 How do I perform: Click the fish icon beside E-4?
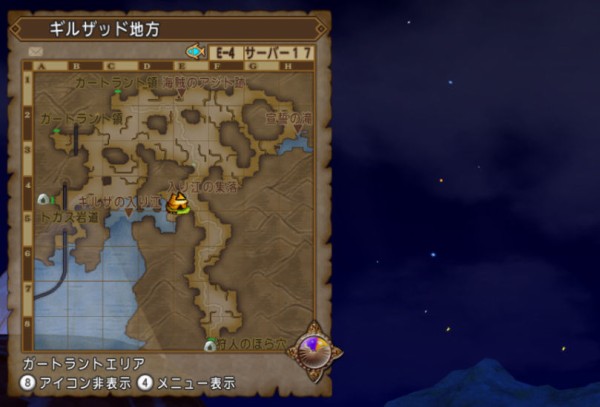pos(195,50)
